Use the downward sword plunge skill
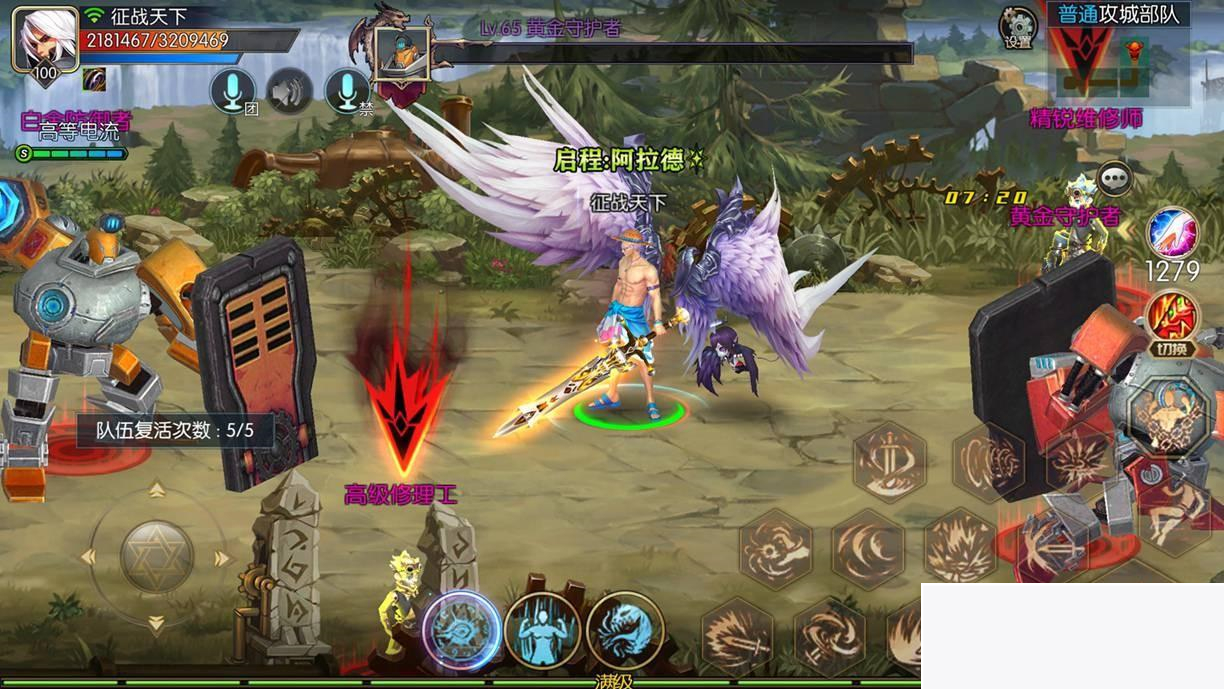The image size is (1224, 689). 889,461
